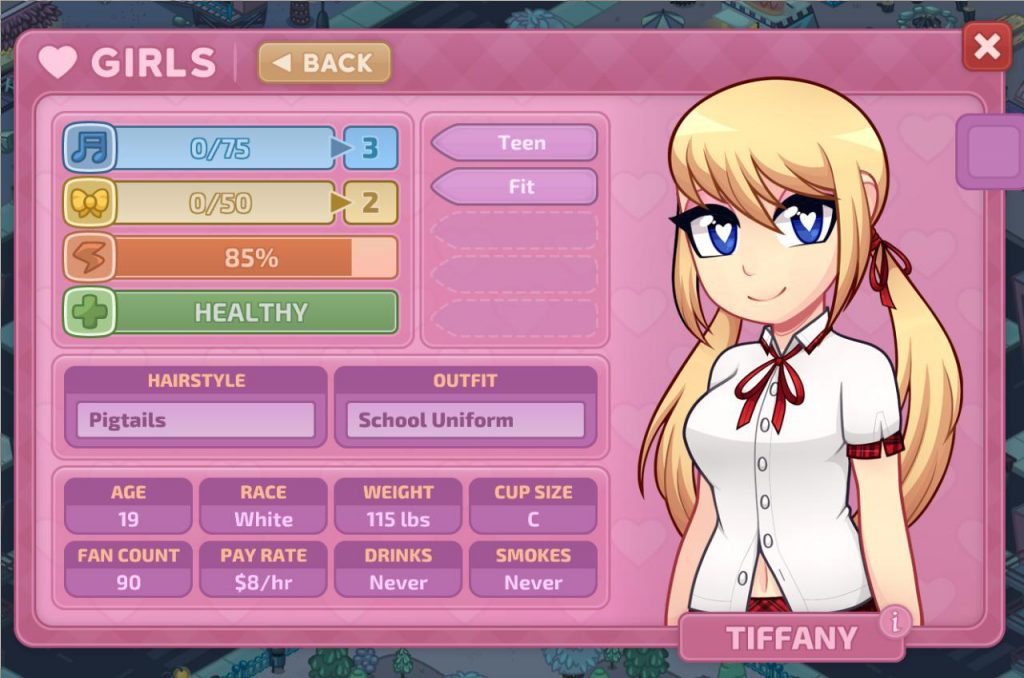Go back using the Back button

(324, 63)
